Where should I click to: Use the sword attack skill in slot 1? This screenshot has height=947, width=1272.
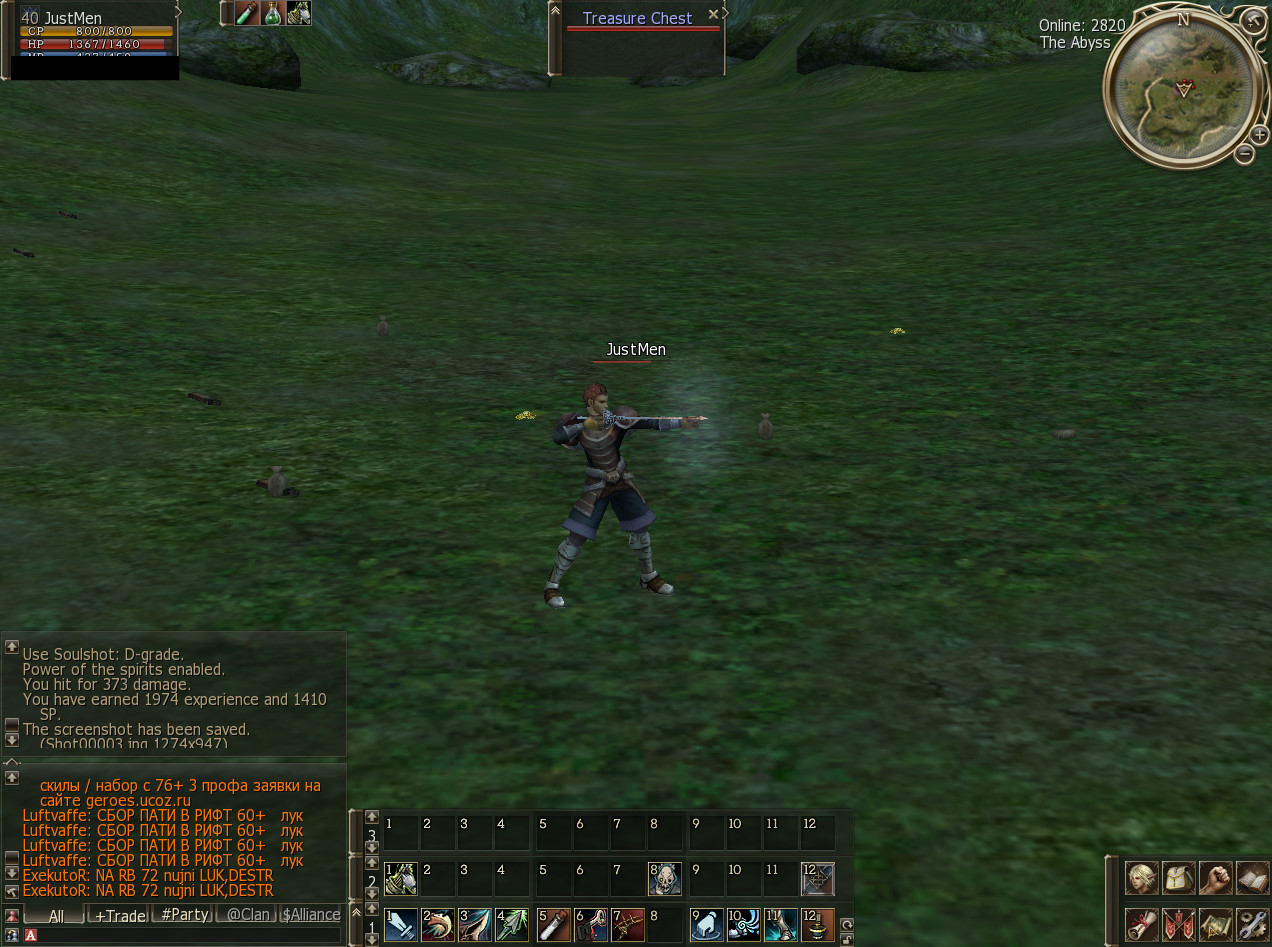pos(401,925)
